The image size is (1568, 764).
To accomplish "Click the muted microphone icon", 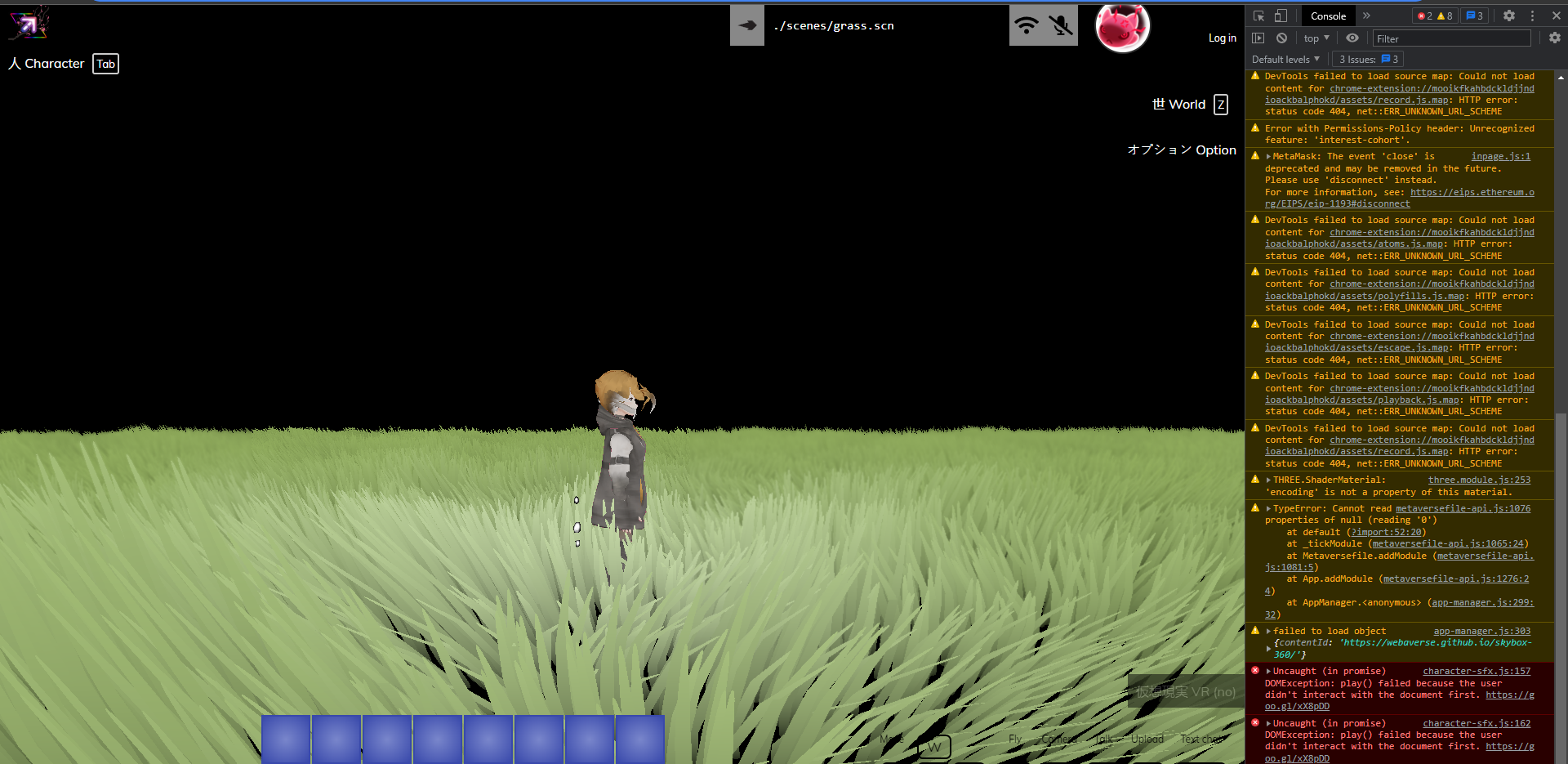I will pos(1060,25).
